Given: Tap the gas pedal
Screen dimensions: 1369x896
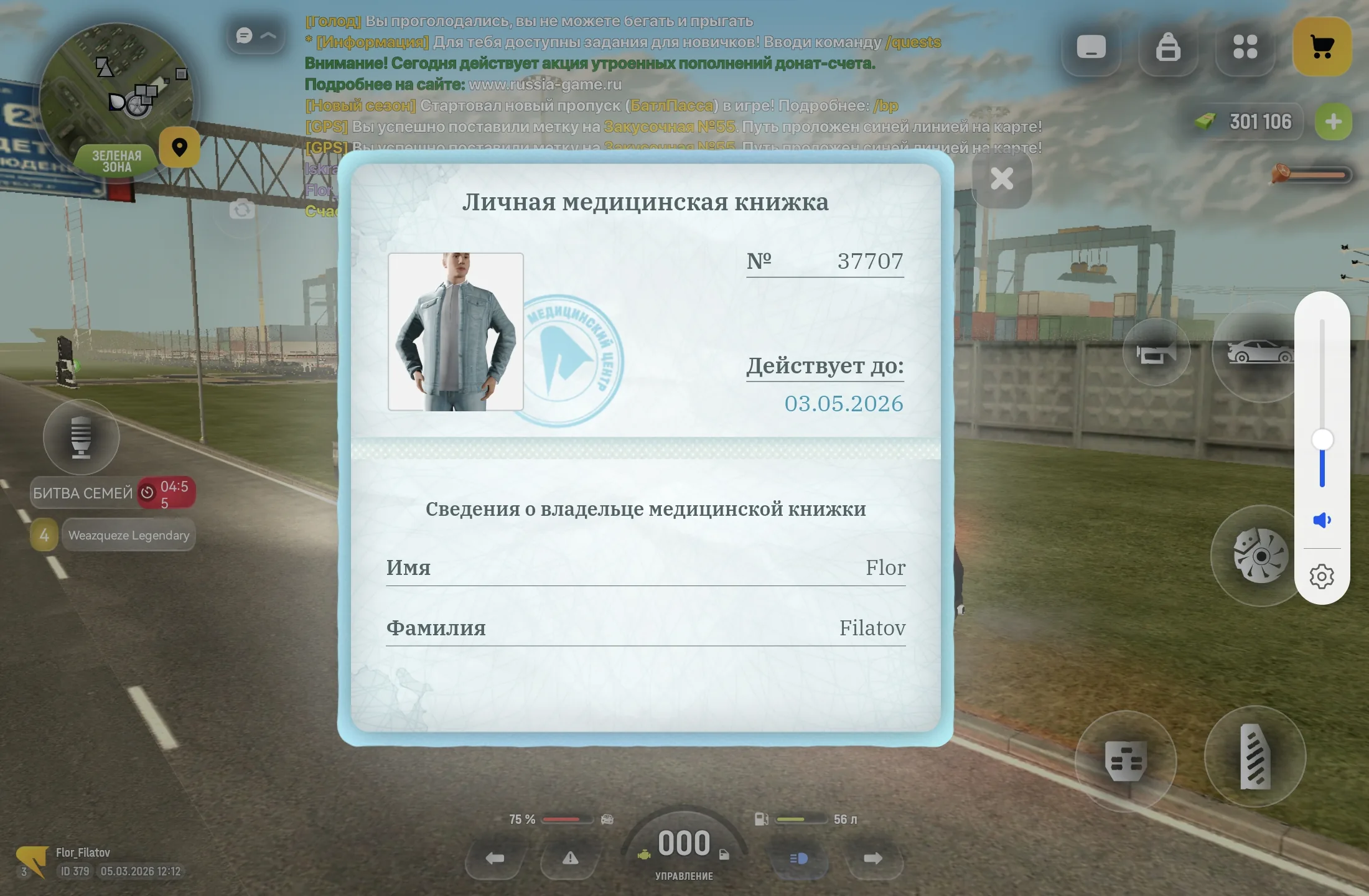Looking at the screenshot, I should [1255, 757].
